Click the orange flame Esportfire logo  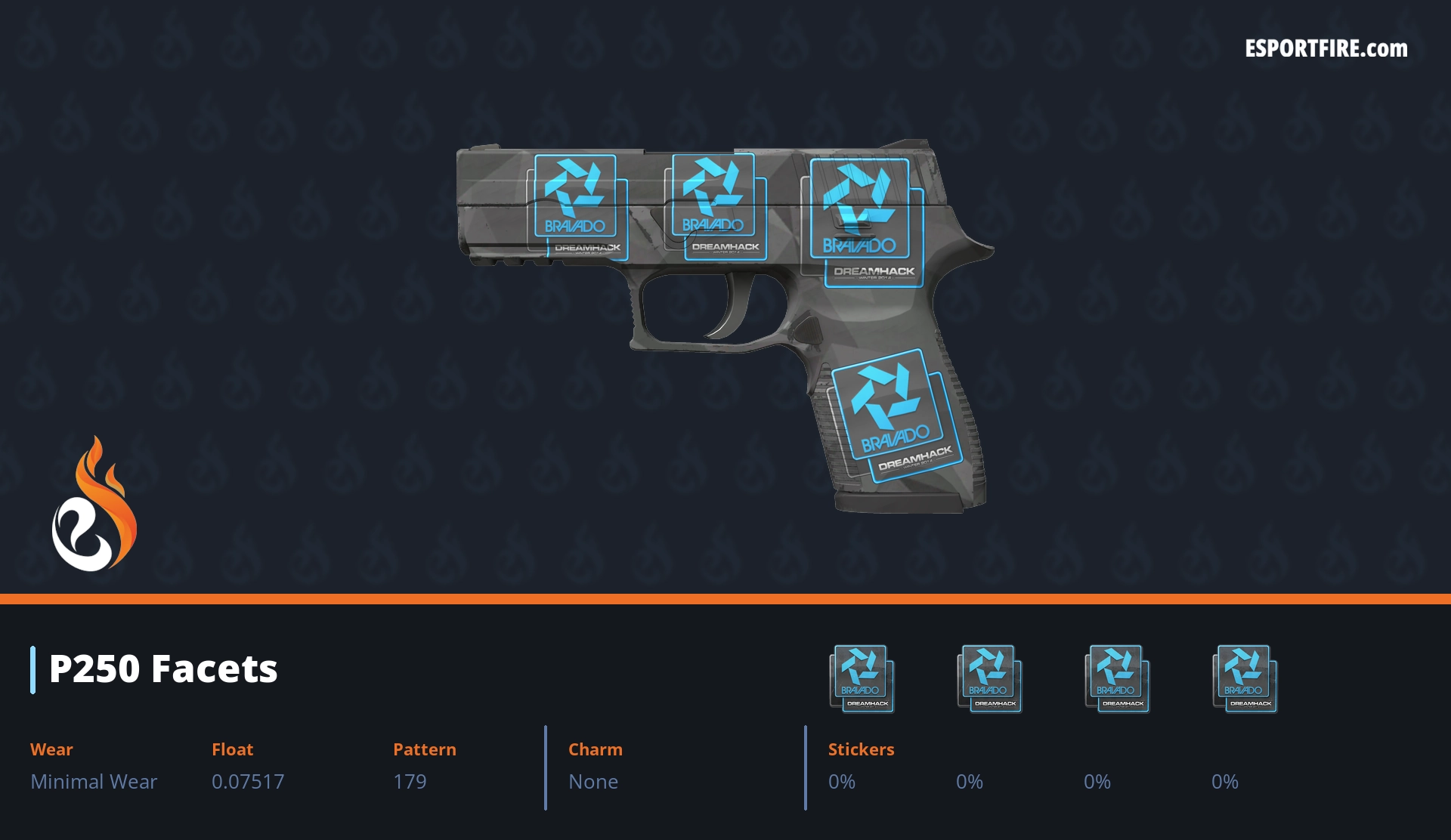94,506
